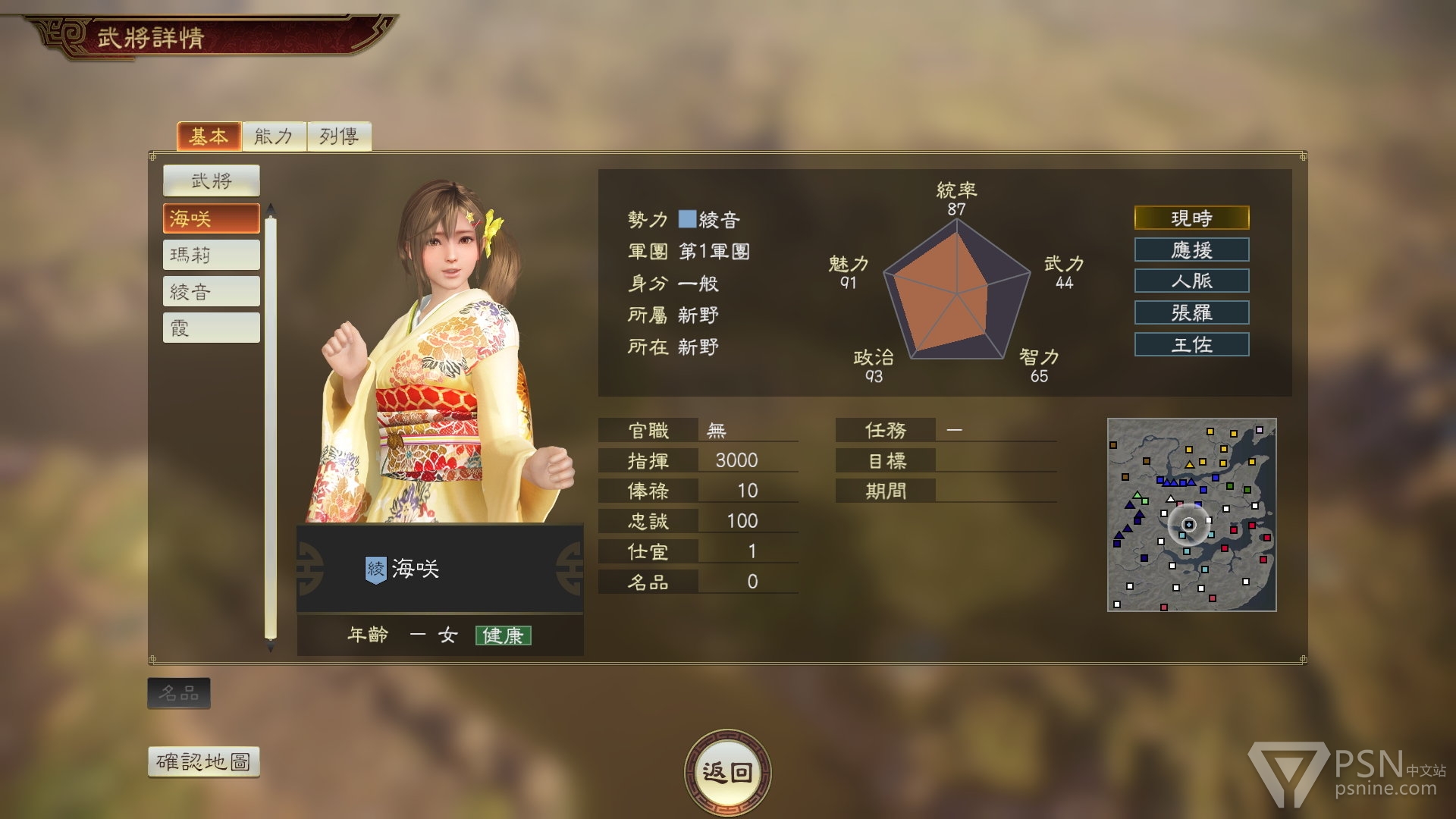Choose the 人脈 trait button

click(1191, 281)
